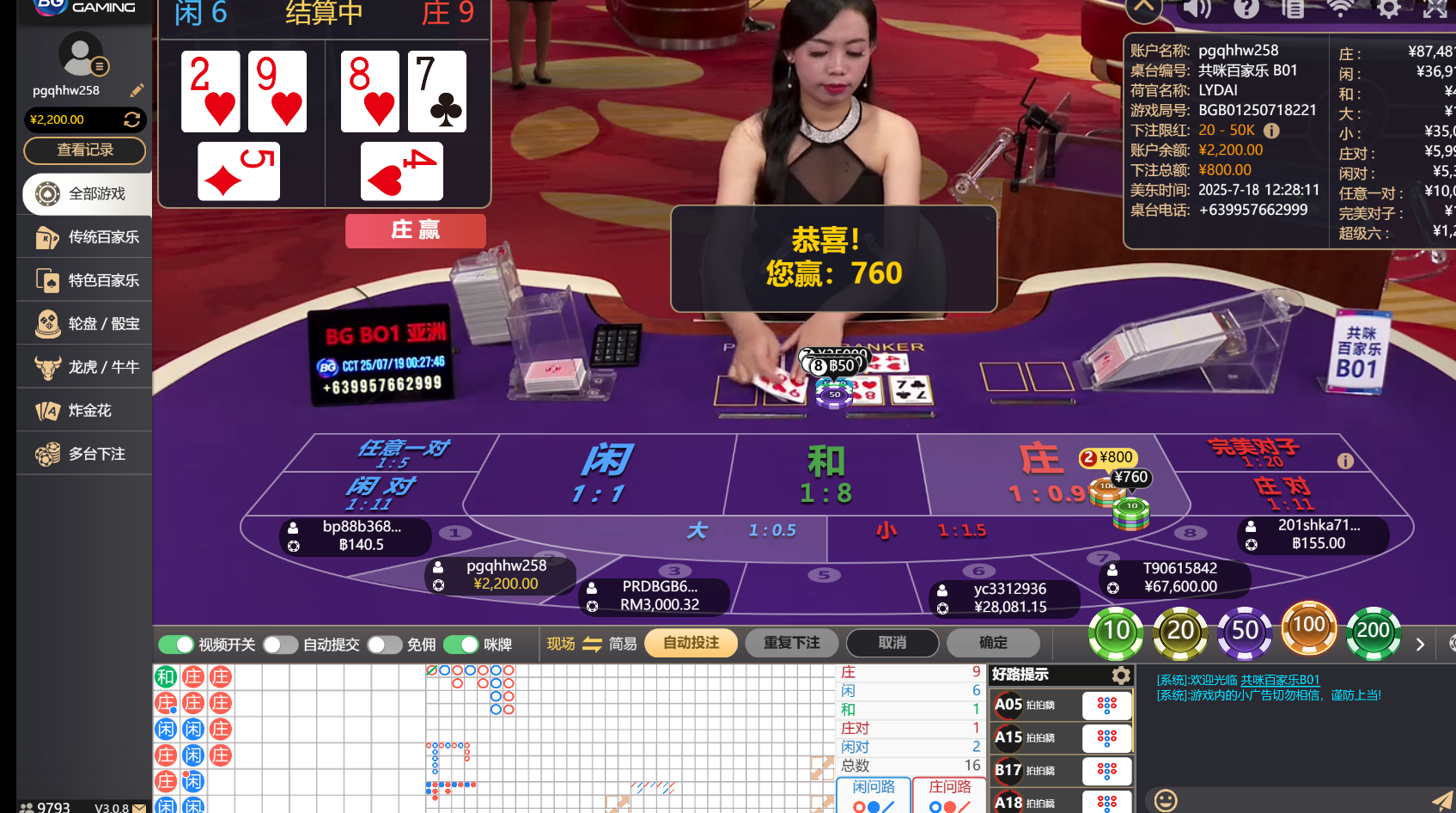
Task: Enter fullscreen mode
Action: [x=1436, y=10]
